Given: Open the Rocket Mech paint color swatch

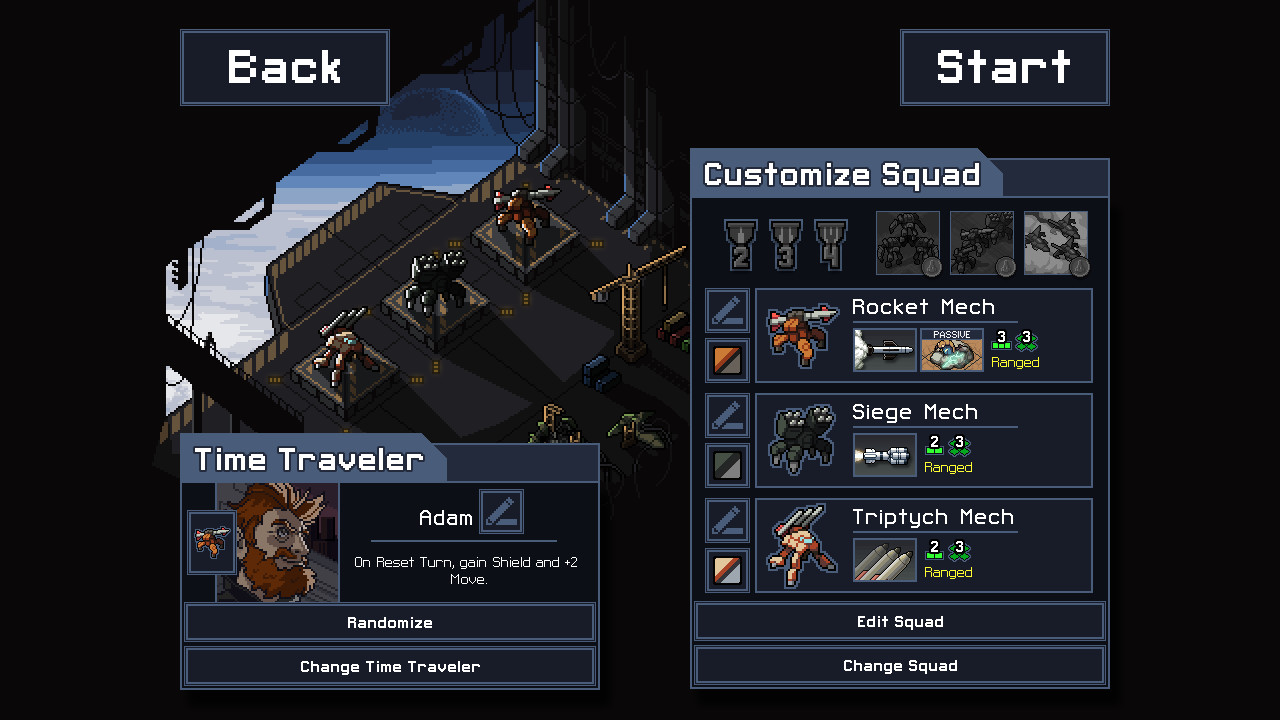Looking at the screenshot, I should point(727,360).
